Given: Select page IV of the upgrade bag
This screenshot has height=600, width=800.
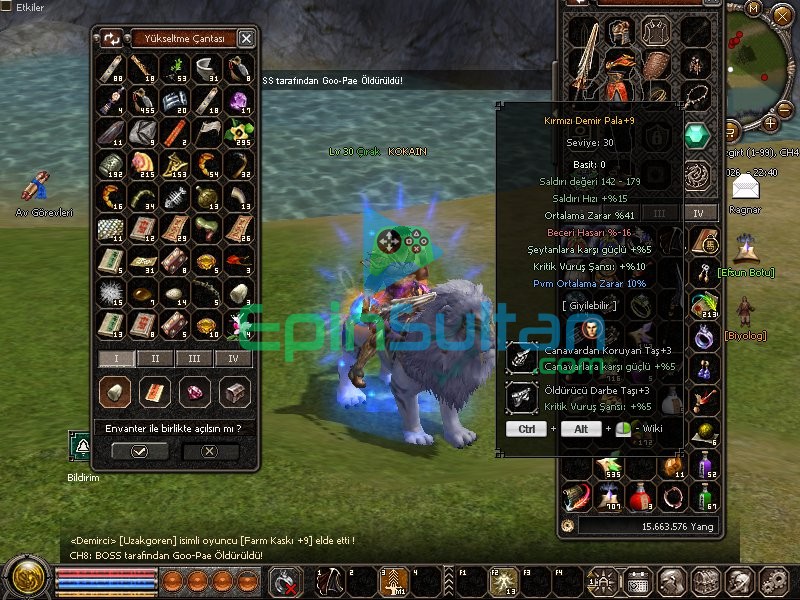Looking at the screenshot, I should [x=233, y=358].
